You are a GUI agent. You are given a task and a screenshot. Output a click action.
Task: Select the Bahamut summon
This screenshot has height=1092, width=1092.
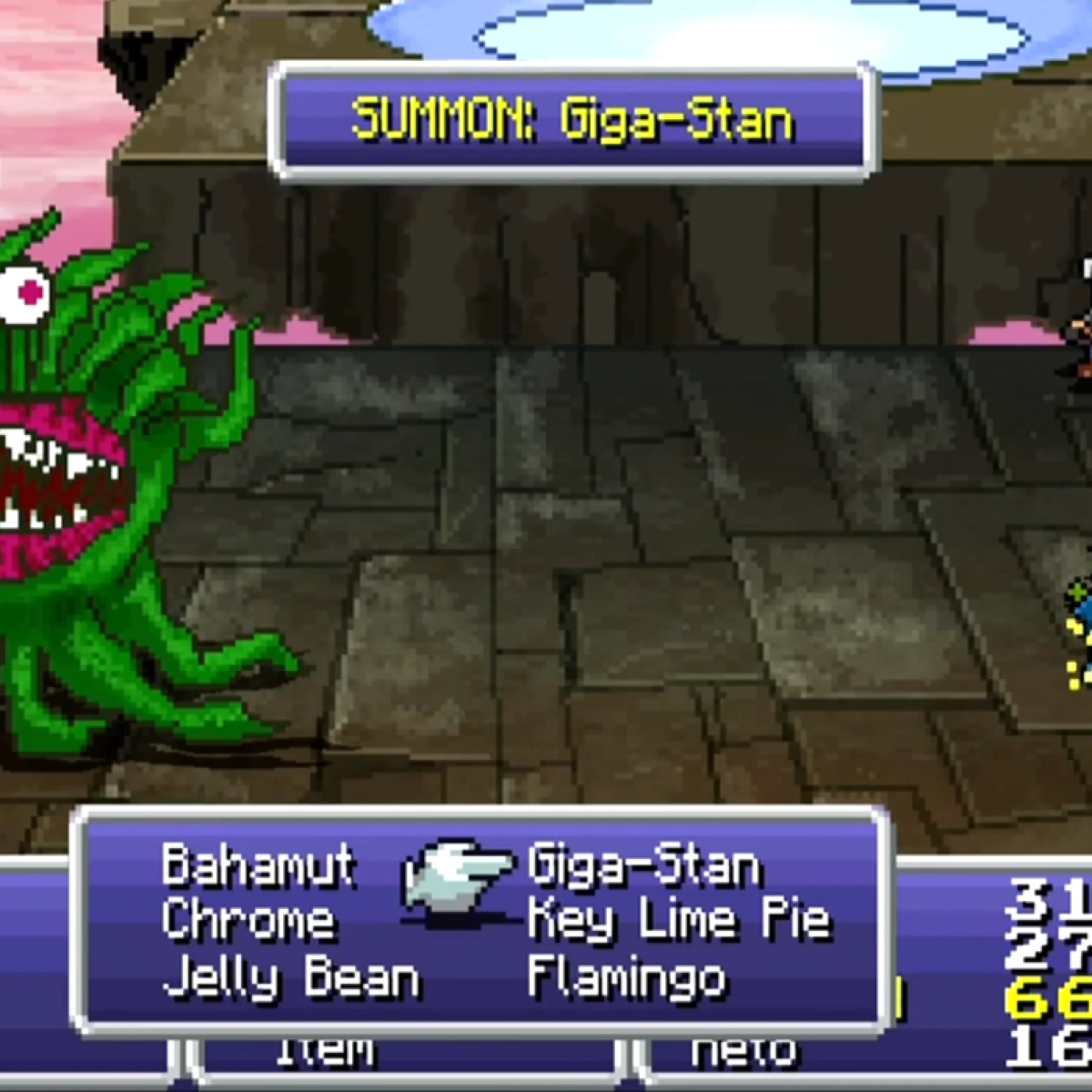coord(258,864)
